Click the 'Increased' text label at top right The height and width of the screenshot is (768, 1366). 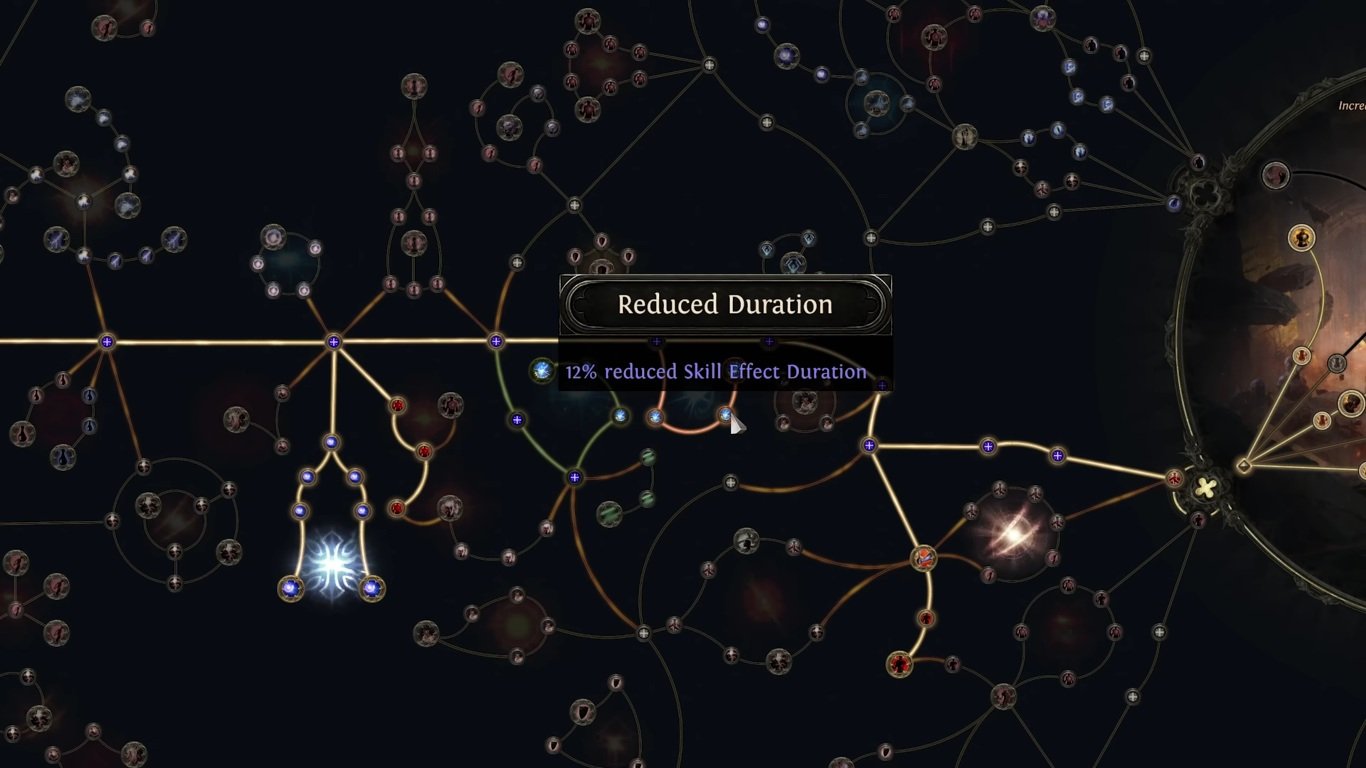(1350, 104)
